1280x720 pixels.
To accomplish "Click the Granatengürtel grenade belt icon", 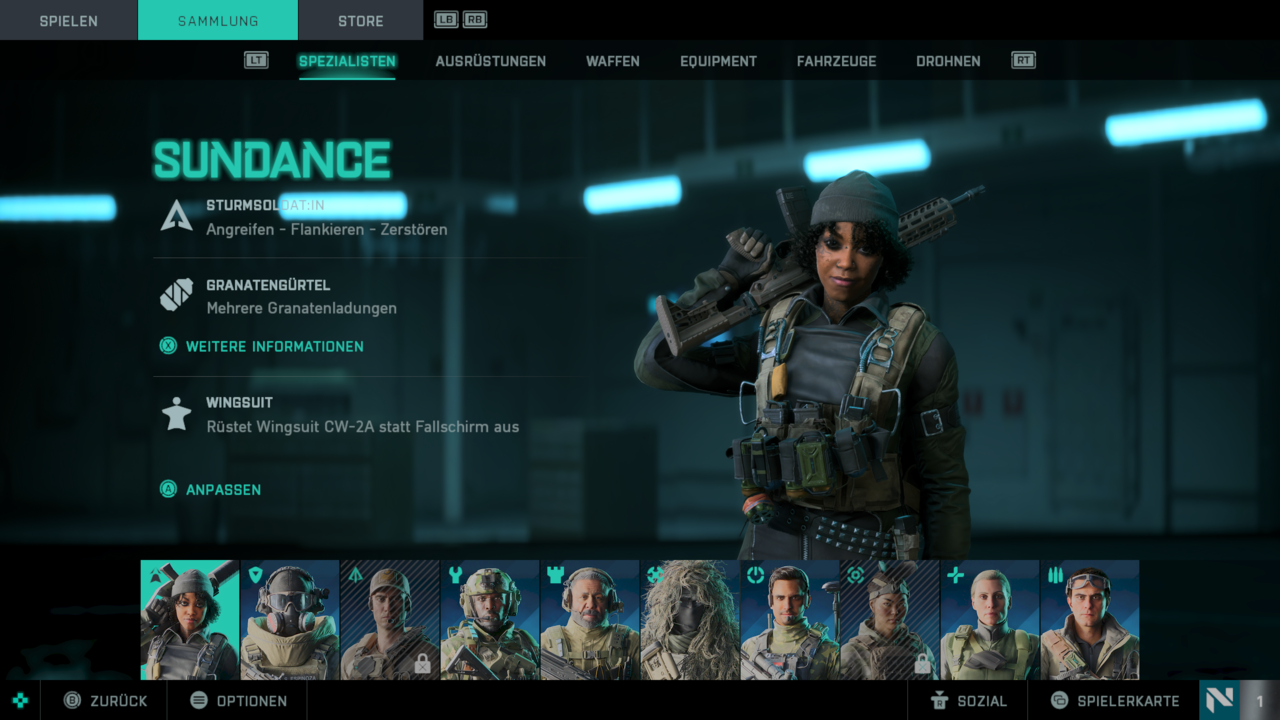I will 176,293.
